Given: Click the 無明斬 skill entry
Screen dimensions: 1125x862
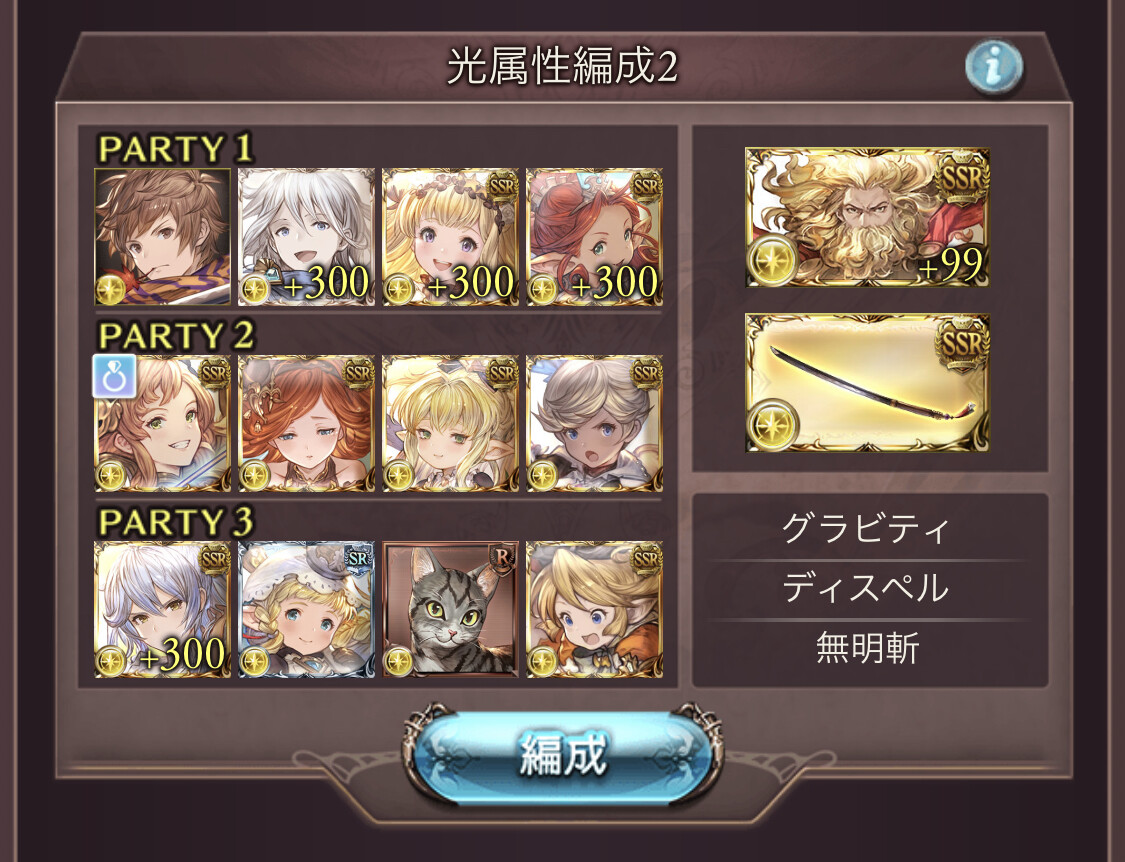Looking at the screenshot, I should coord(866,649).
